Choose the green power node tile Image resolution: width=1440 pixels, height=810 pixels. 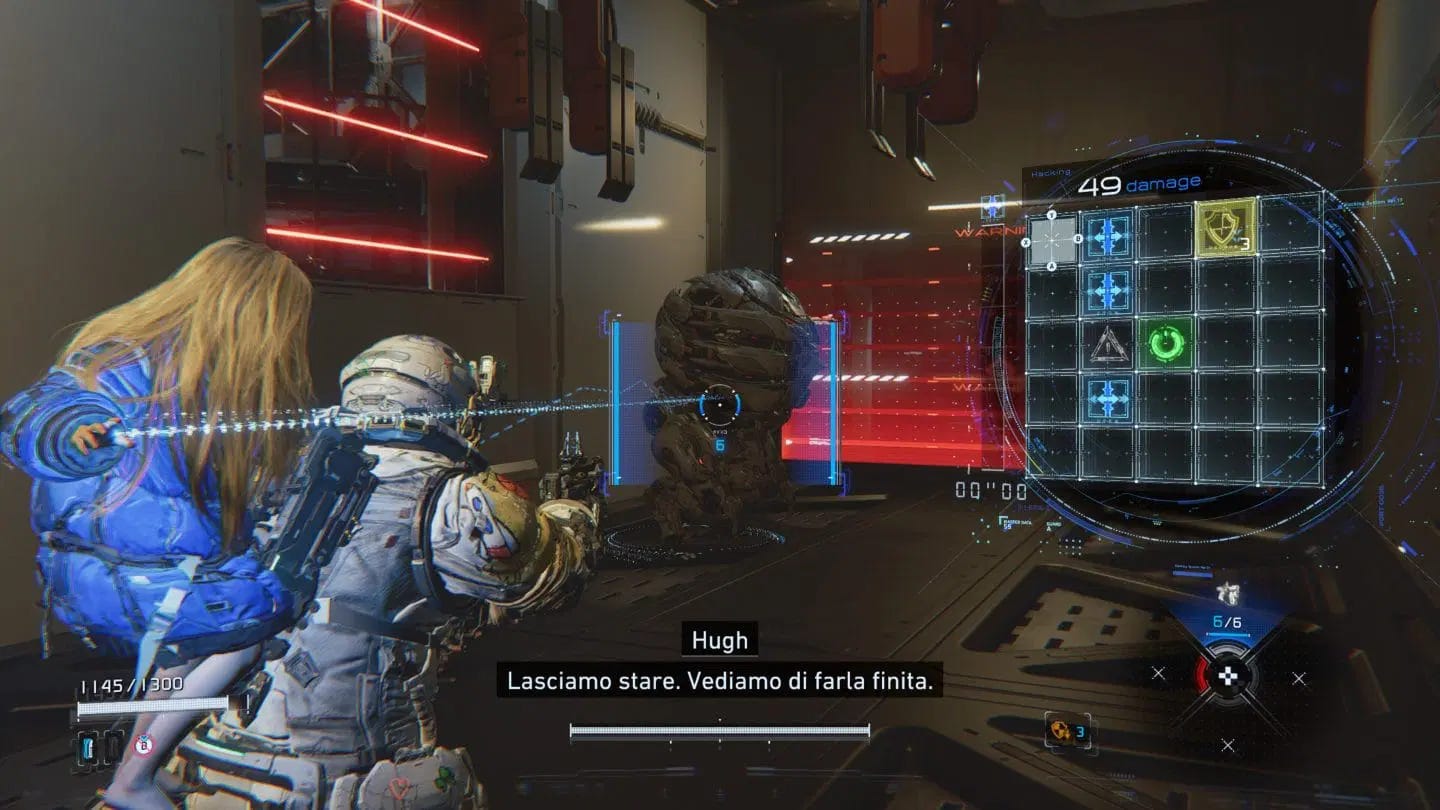1166,345
